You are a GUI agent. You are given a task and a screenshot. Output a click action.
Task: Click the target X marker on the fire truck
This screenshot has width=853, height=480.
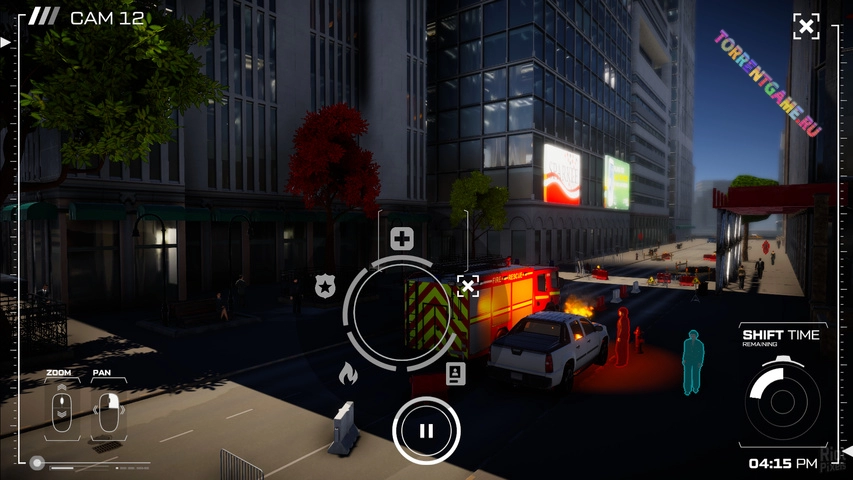click(x=467, y=287)
